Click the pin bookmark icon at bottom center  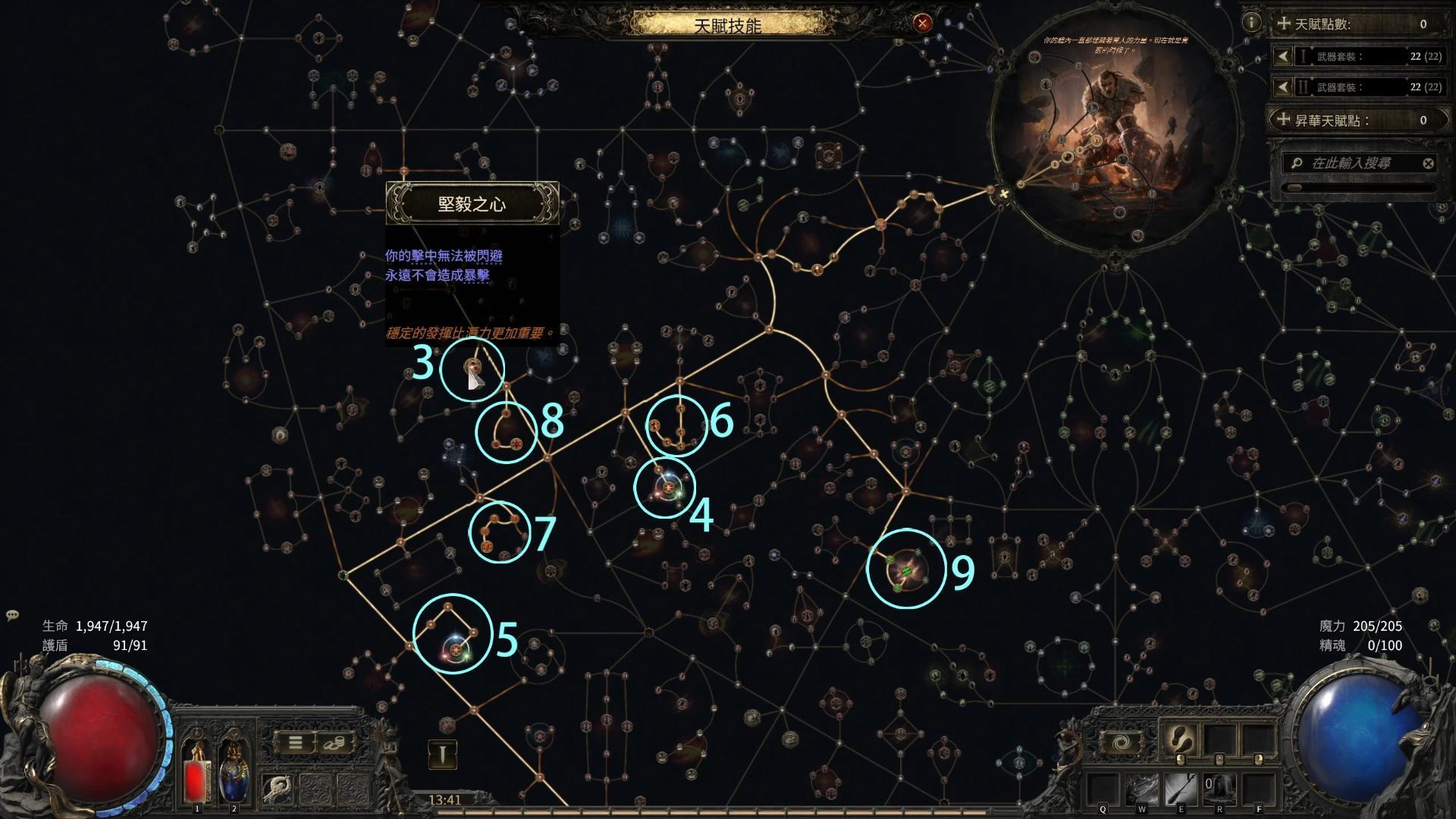pyautogui.click(x=444, y=755)
